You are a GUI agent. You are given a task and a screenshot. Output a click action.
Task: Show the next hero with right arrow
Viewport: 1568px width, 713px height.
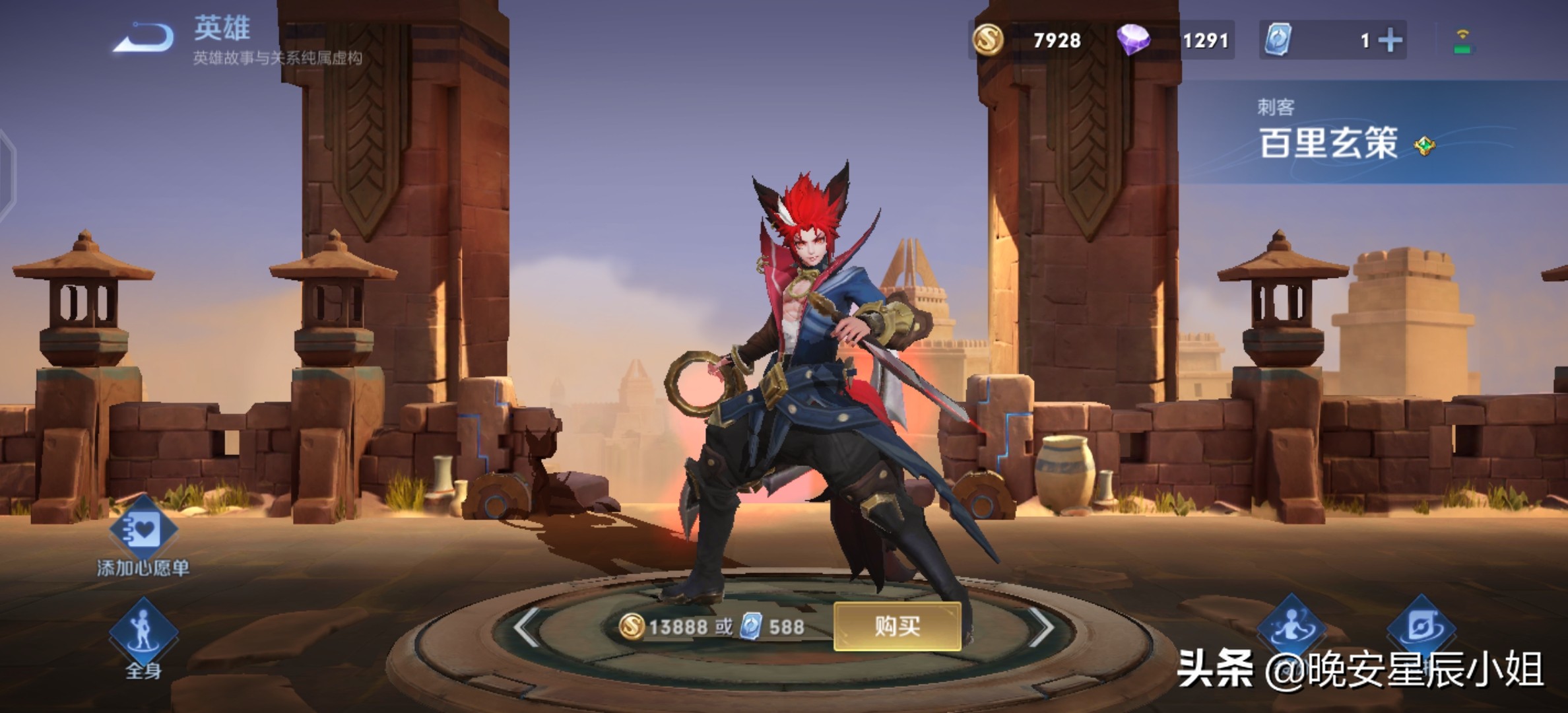click(1041, 627)
